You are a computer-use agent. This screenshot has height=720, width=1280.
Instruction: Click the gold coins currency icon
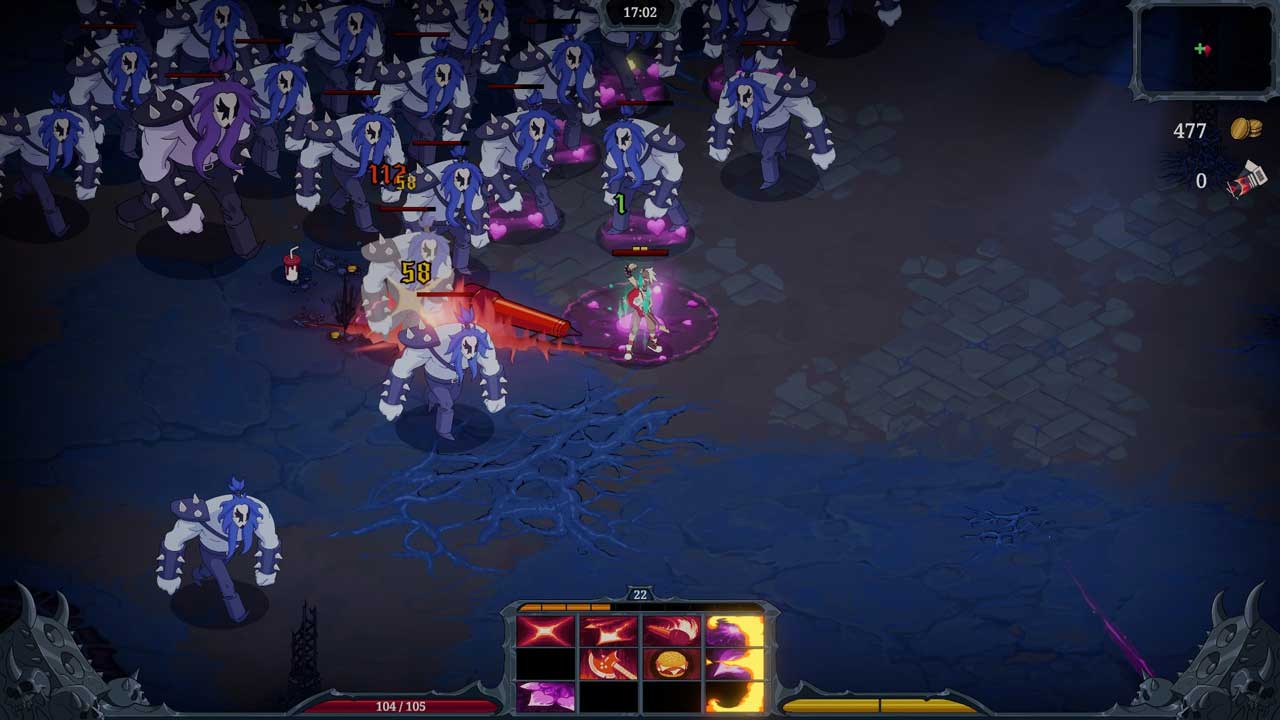click(1246, 130)
